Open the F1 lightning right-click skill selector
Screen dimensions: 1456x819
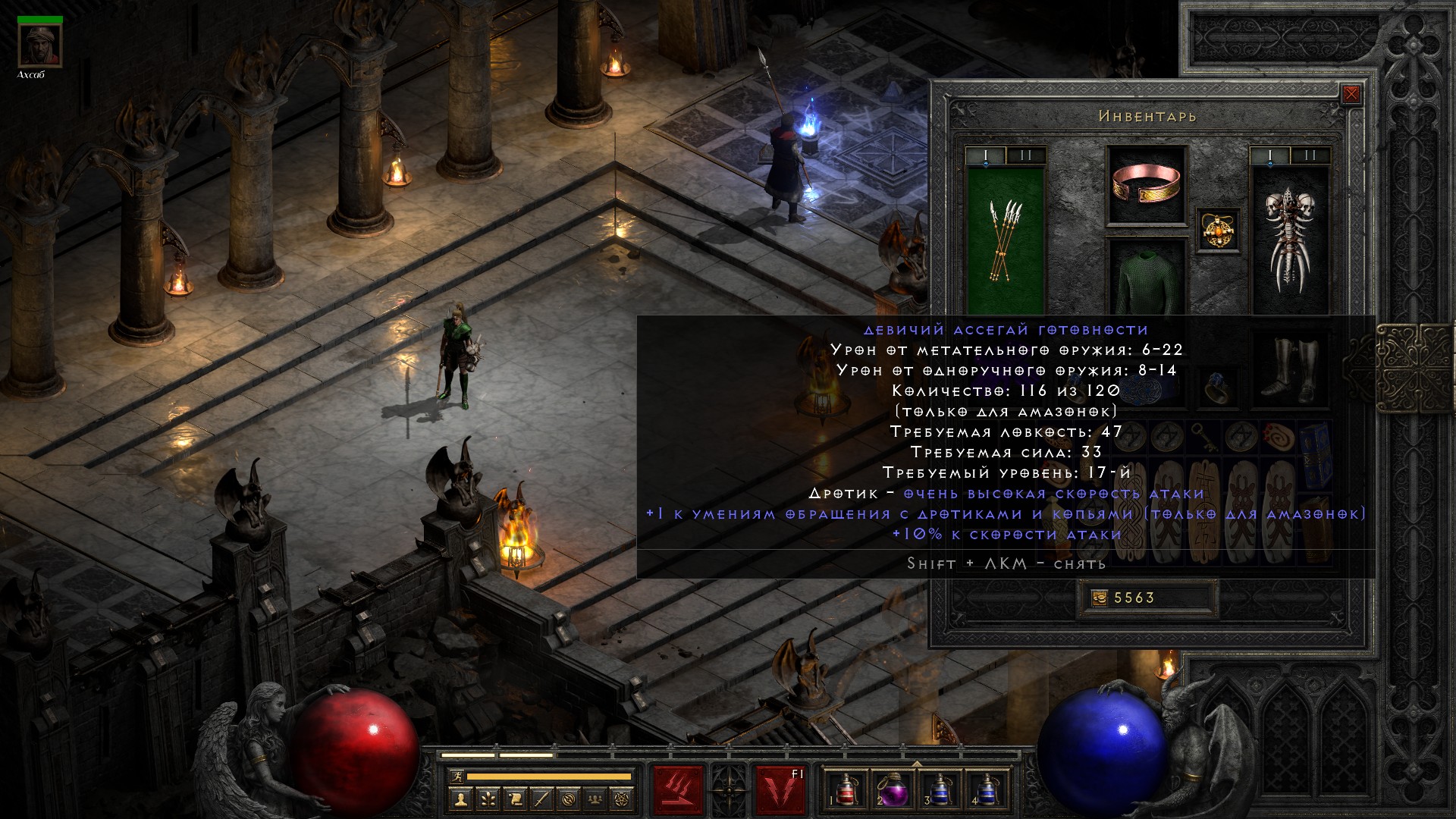(x=781, y=790)
